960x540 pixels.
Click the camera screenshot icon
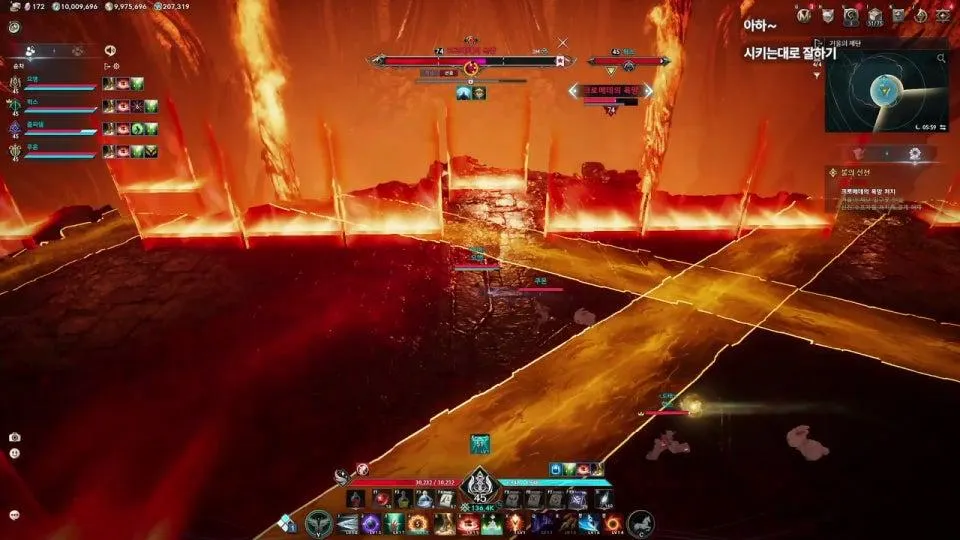point(15,437)
